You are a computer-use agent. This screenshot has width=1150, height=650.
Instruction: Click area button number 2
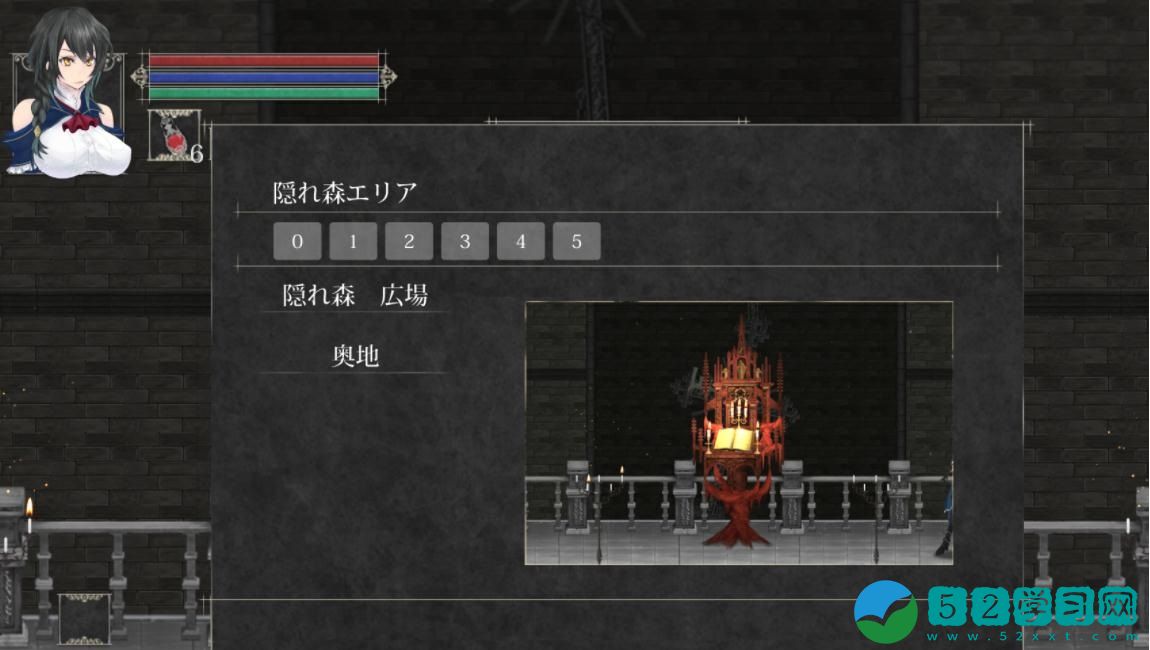(x=409, y=242)
